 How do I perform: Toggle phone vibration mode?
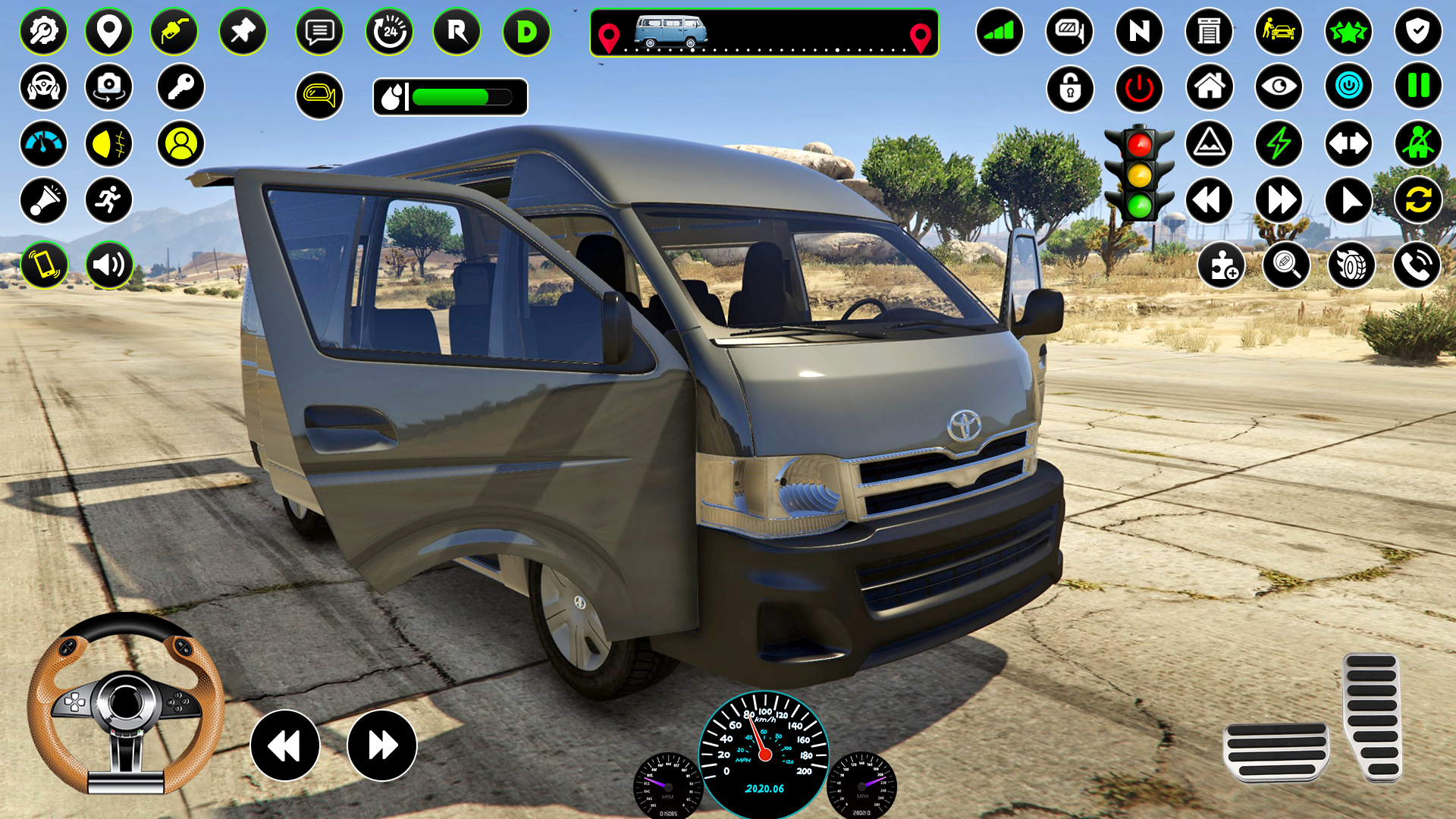(x=44, y=265)
